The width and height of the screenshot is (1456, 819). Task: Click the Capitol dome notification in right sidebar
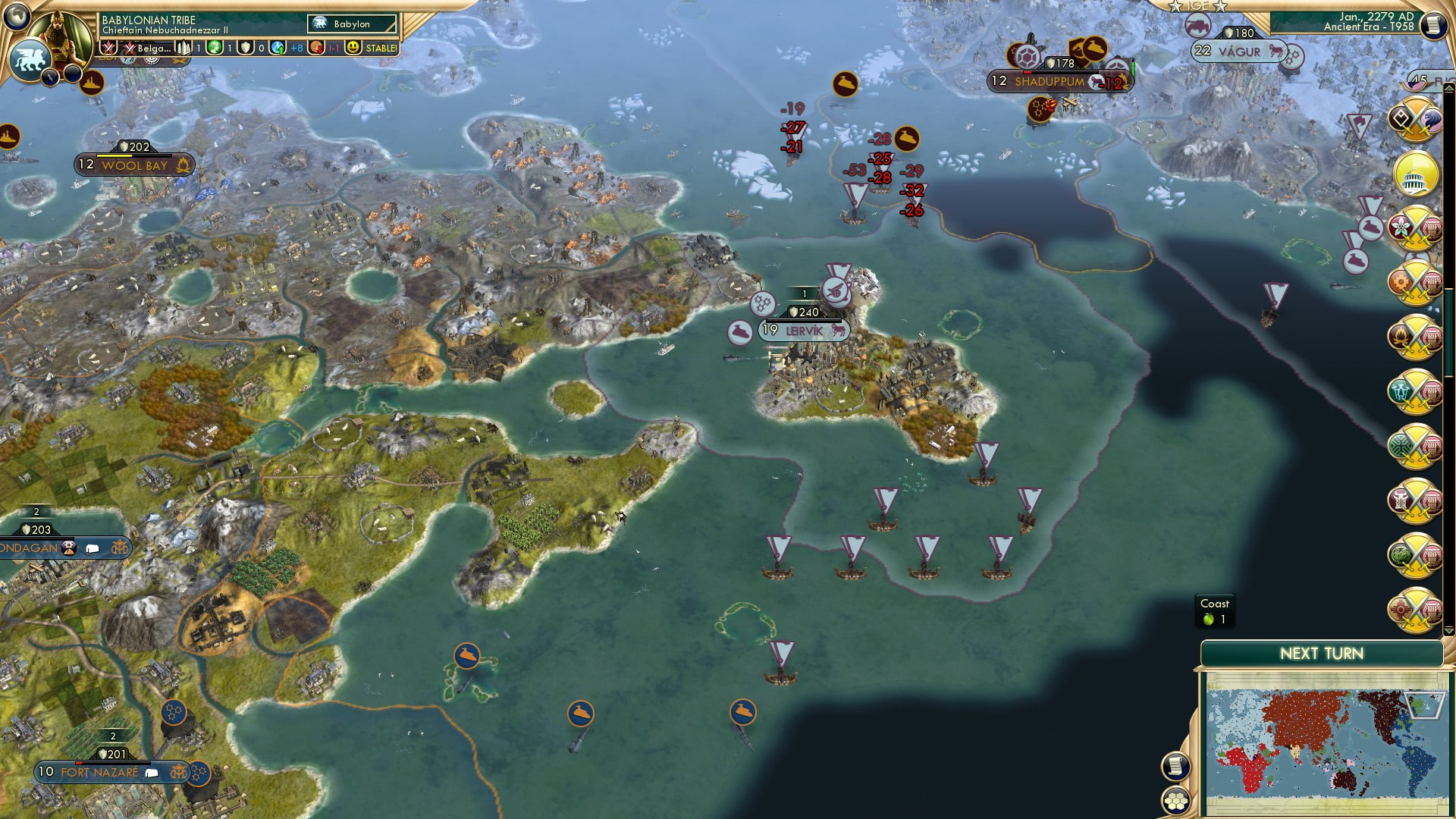coord(1415,175)
